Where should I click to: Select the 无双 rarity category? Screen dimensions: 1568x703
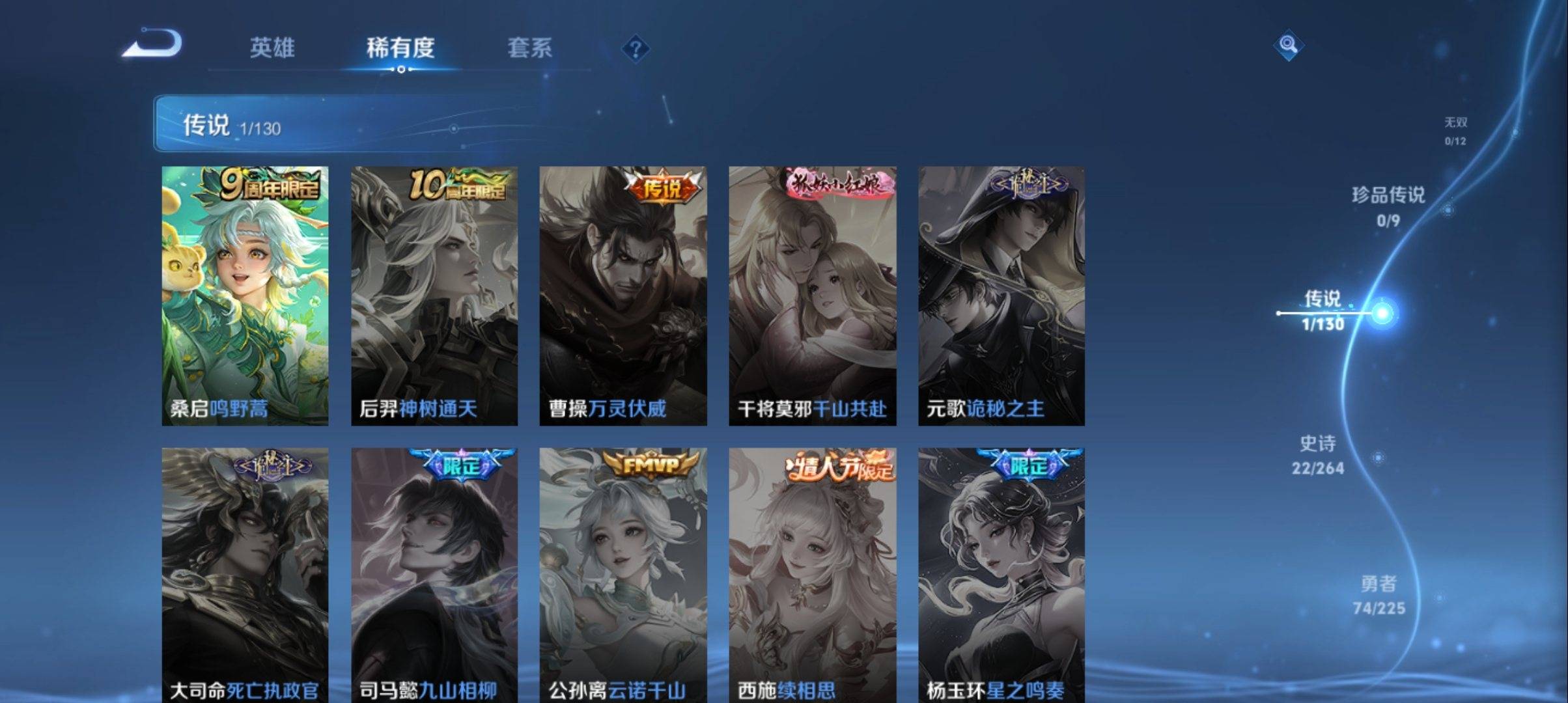tap(1456, 129)
